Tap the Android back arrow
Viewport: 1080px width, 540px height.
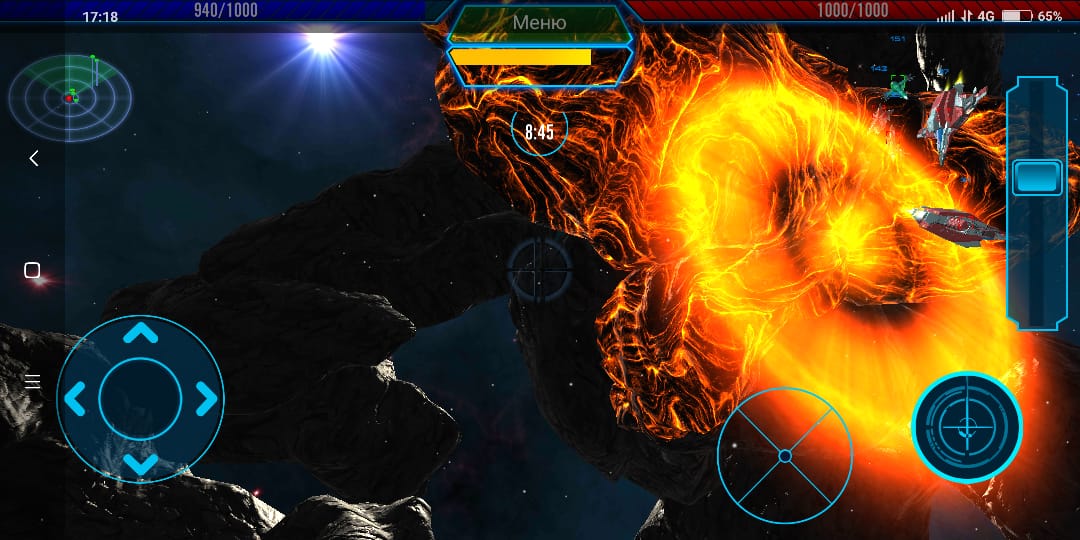[x=33, y=158]
